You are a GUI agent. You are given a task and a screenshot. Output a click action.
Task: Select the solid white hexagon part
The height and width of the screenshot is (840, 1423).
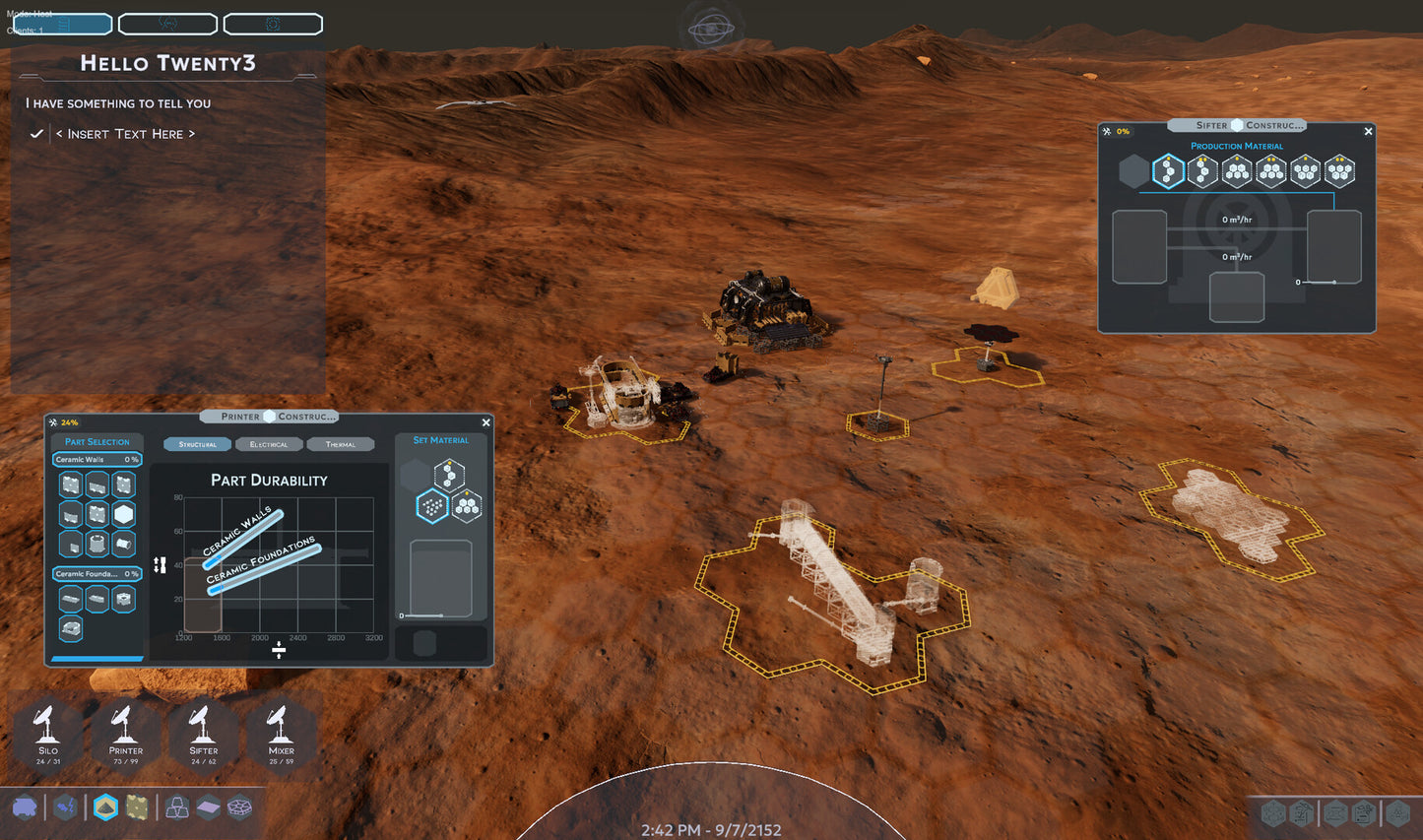point(123,514)
